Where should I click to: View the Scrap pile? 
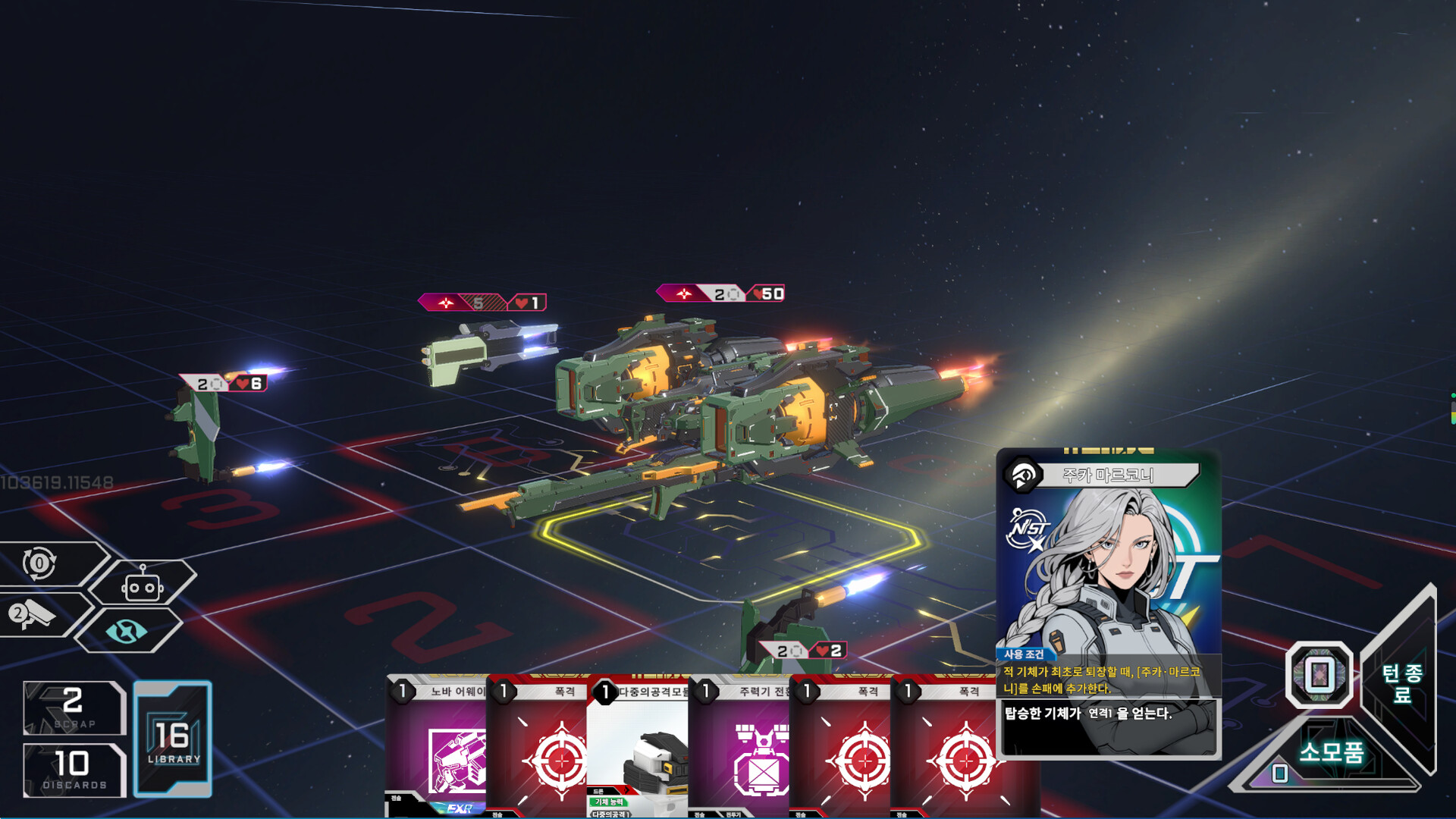pos(74,708)
